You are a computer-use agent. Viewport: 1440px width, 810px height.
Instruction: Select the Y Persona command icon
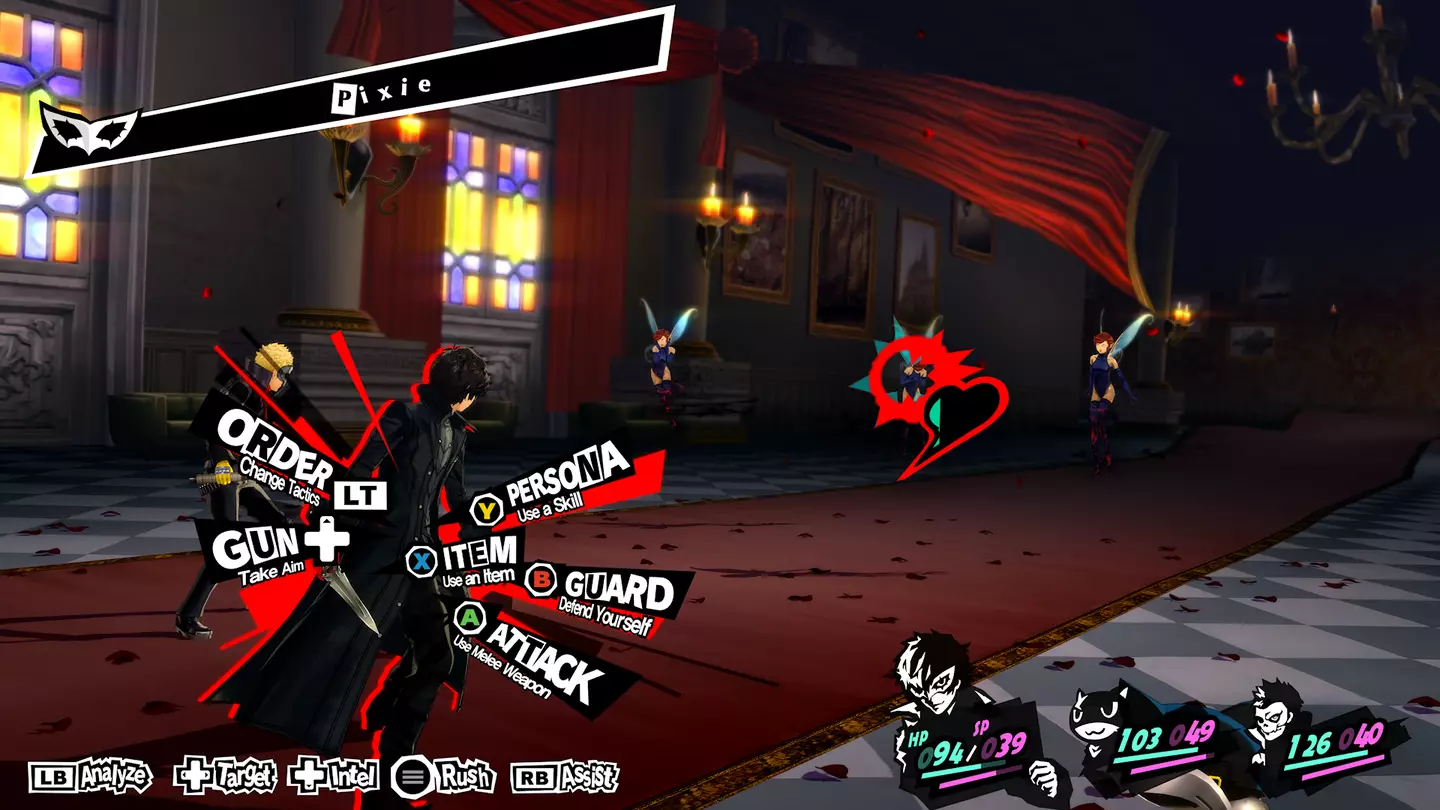point(485,510)
